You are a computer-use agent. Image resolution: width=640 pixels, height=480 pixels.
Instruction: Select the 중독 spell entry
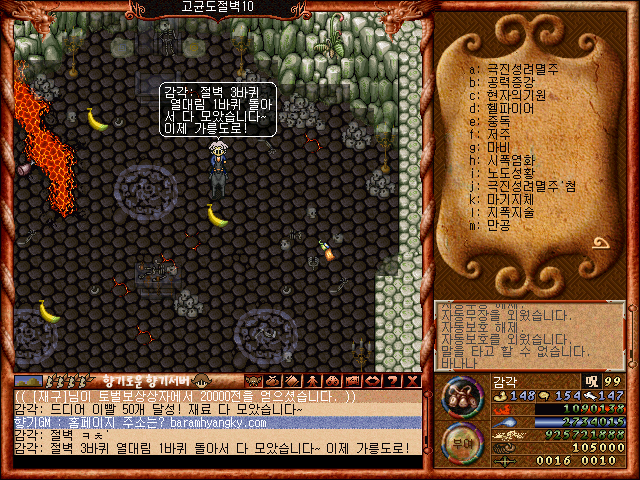498,122
